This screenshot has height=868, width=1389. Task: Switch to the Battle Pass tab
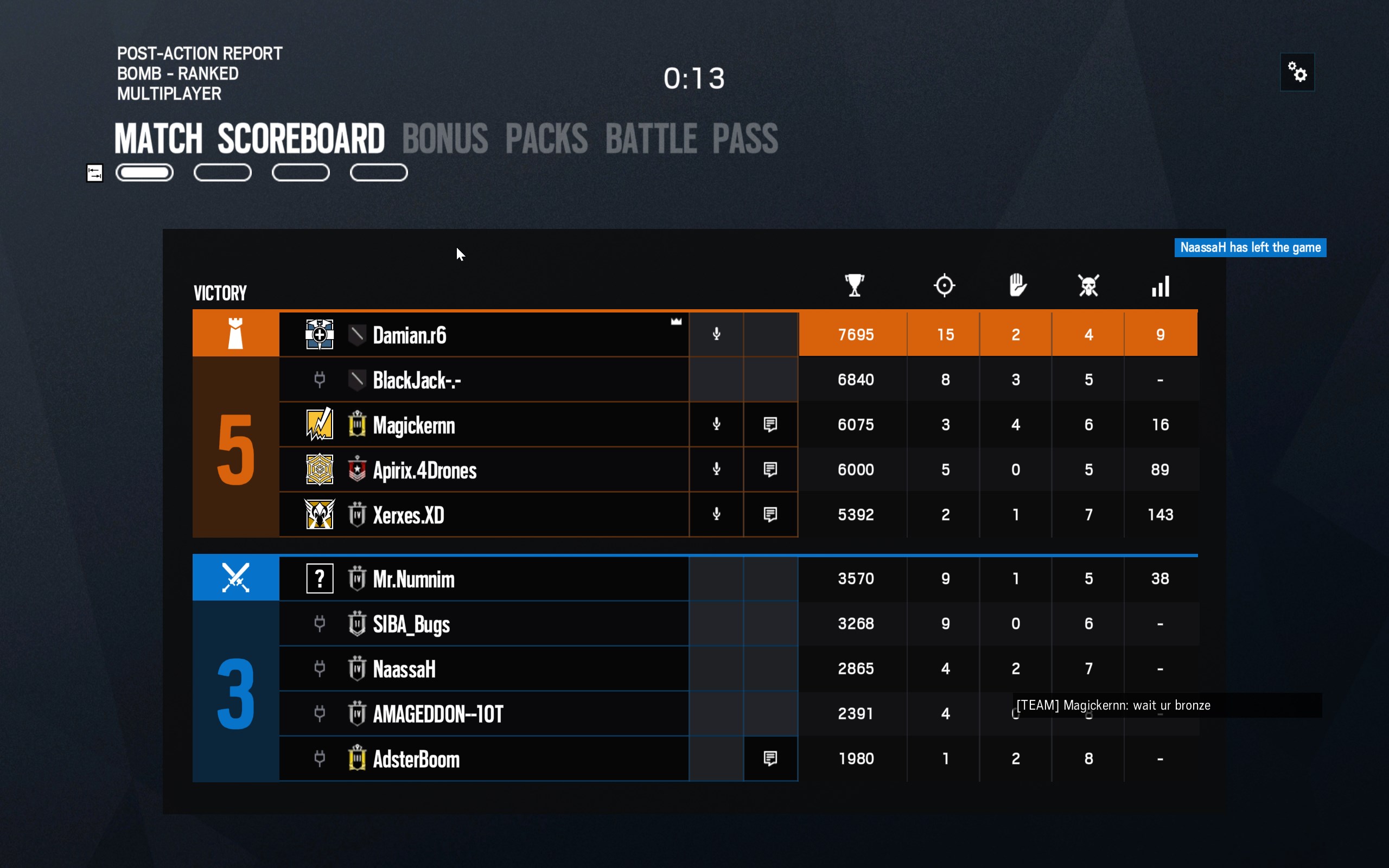click(691, 138)
